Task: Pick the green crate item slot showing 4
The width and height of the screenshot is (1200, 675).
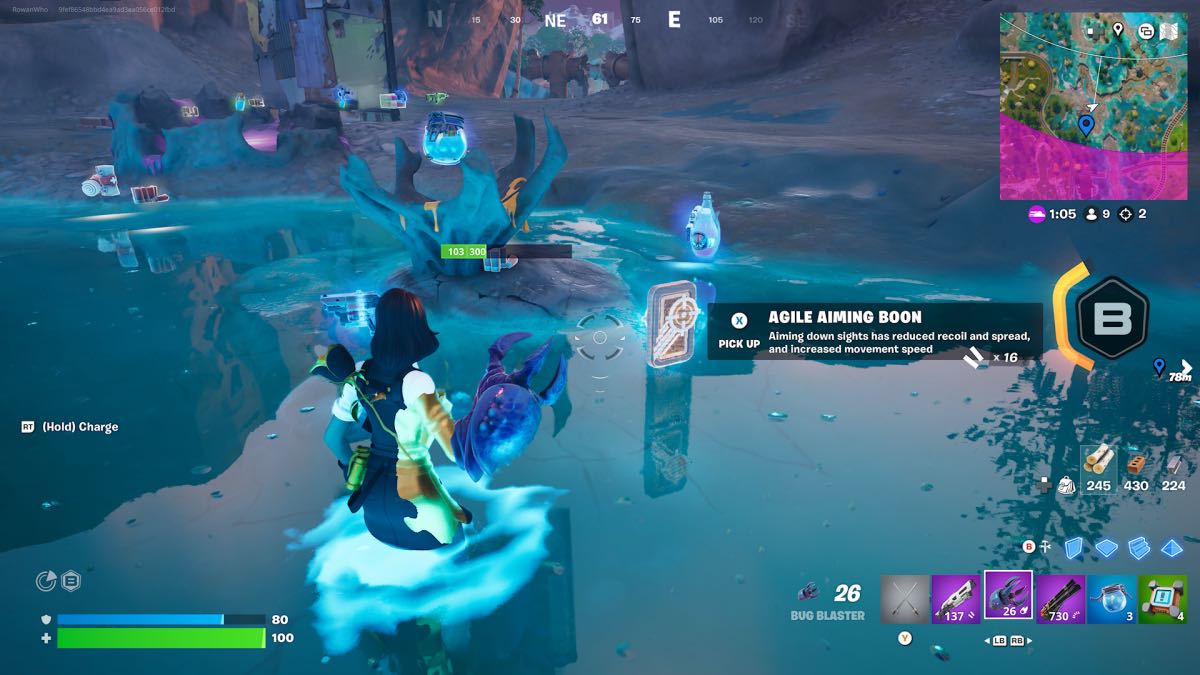Action: (1163, 598)
